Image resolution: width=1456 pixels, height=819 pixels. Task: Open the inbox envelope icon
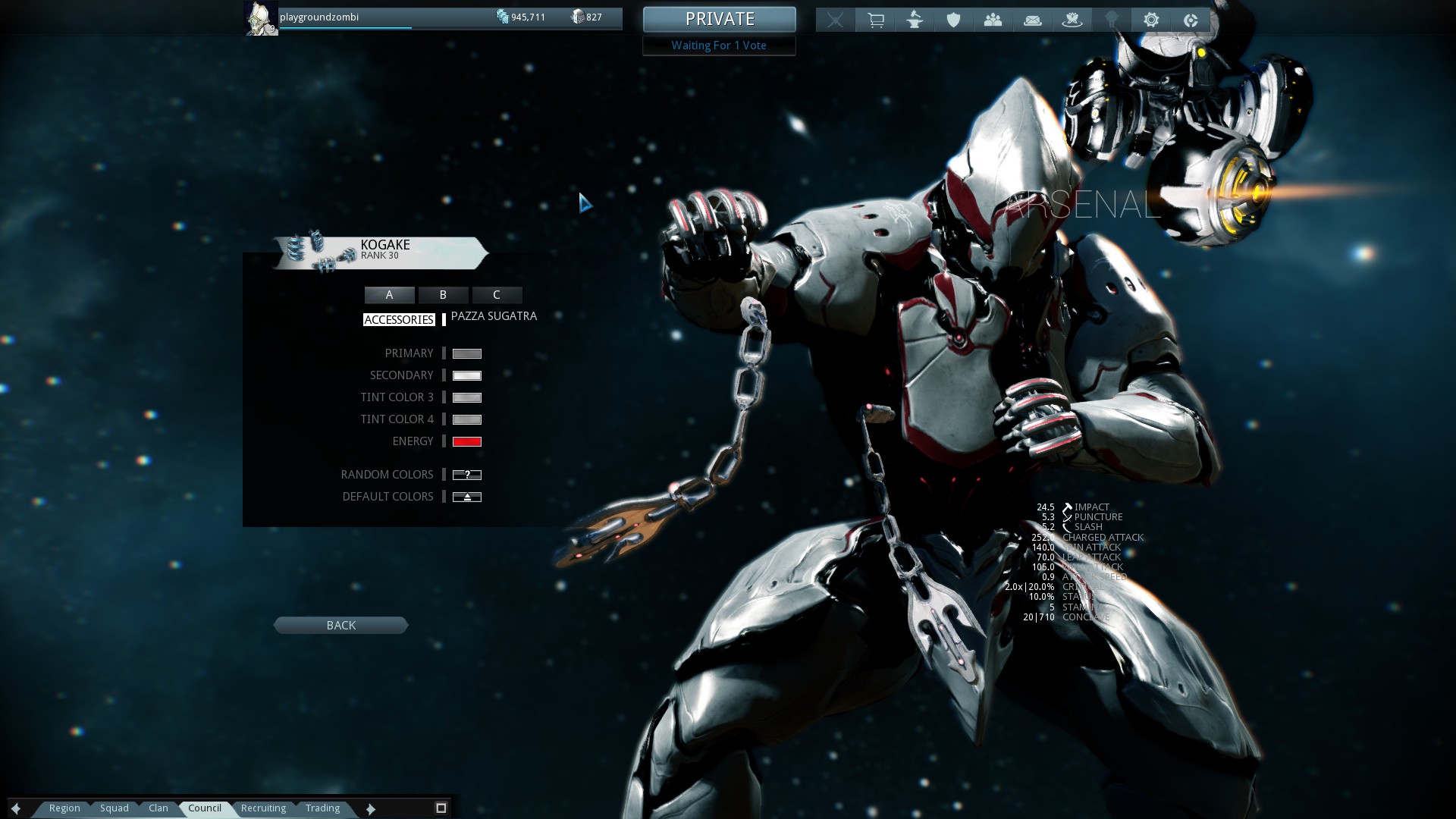click(1032, 20)
